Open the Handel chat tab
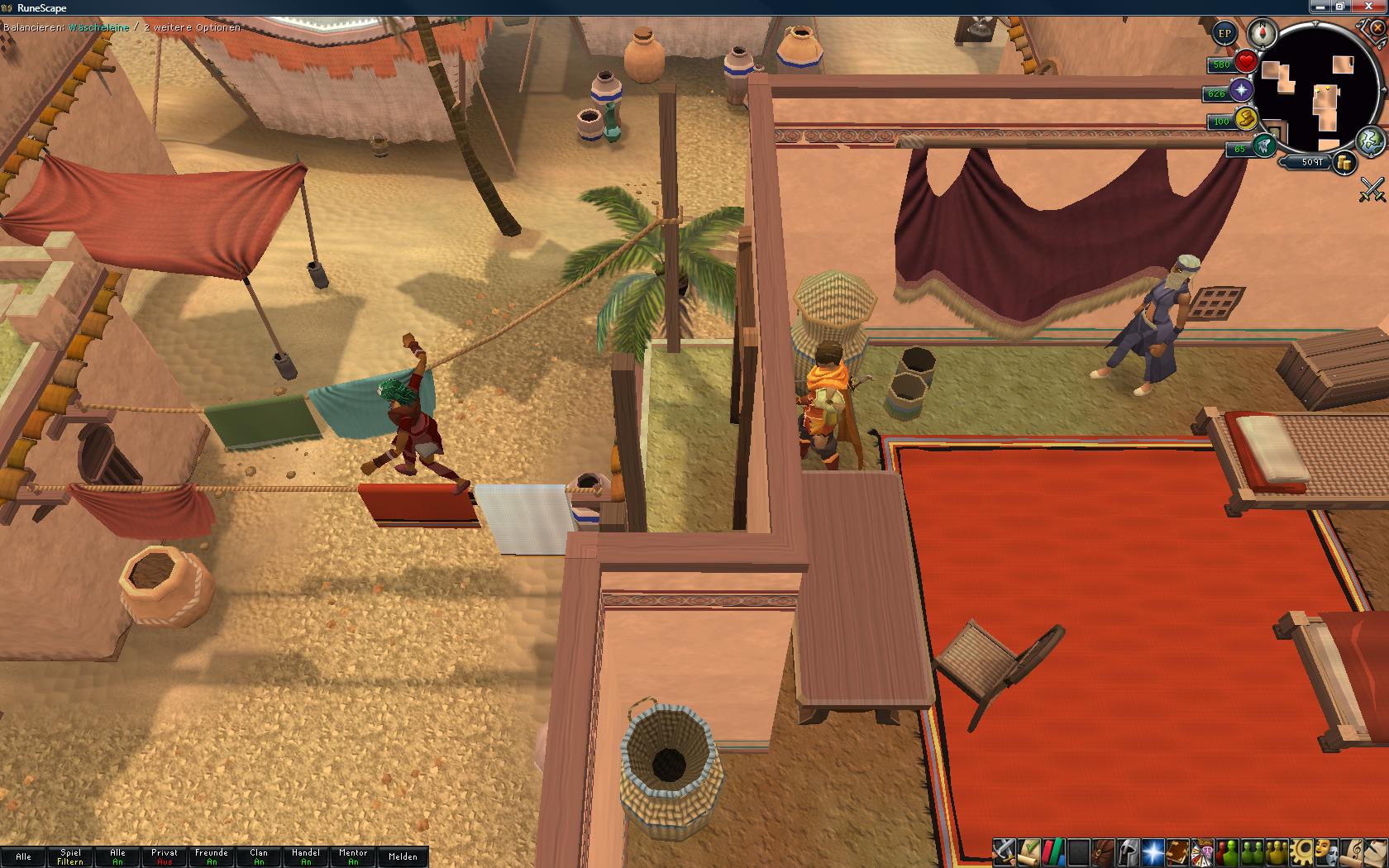 (x=306, y=856)
